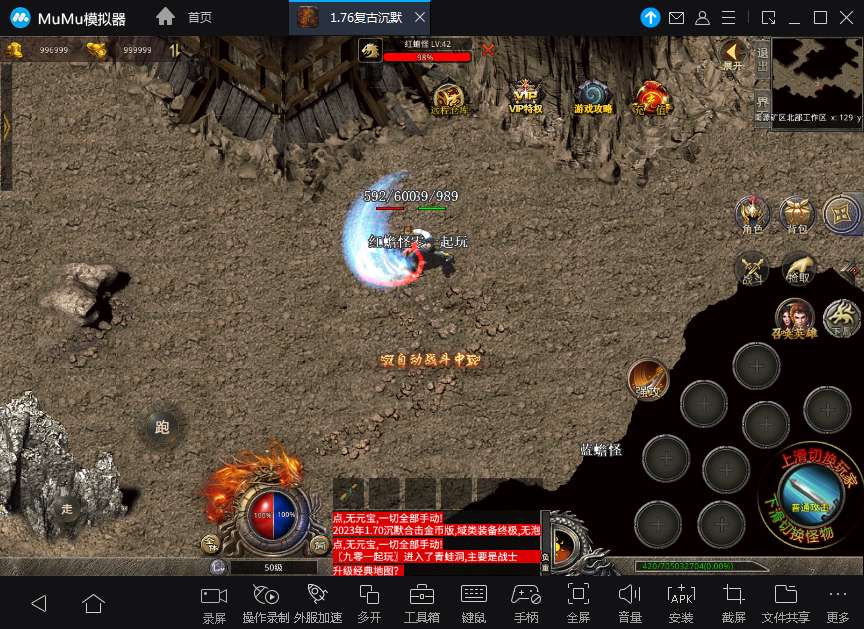
Task: Click the 展开 expand arrow button
Action: click(733, 53)
